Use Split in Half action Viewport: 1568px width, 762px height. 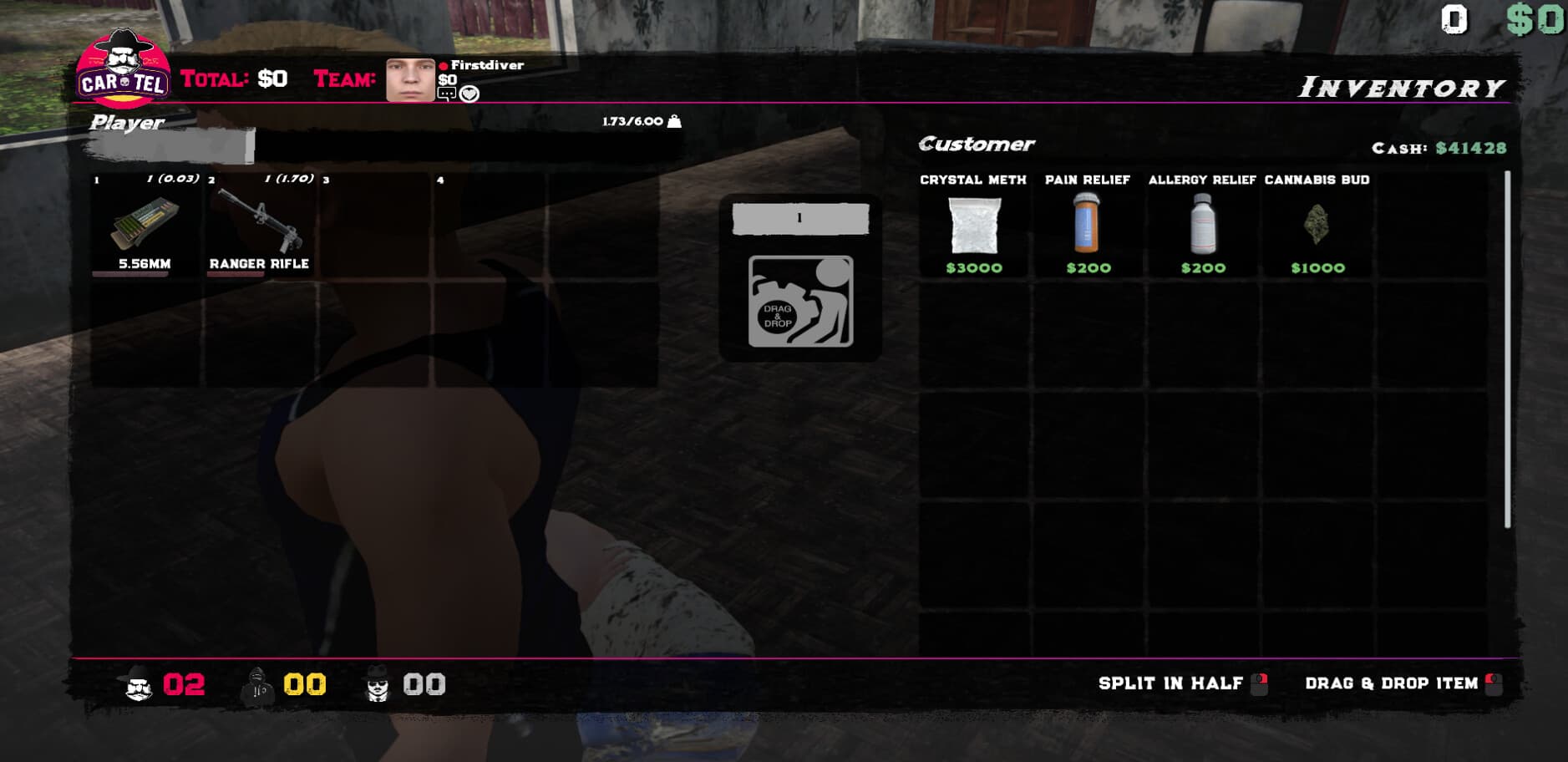tap(1172, 683)
